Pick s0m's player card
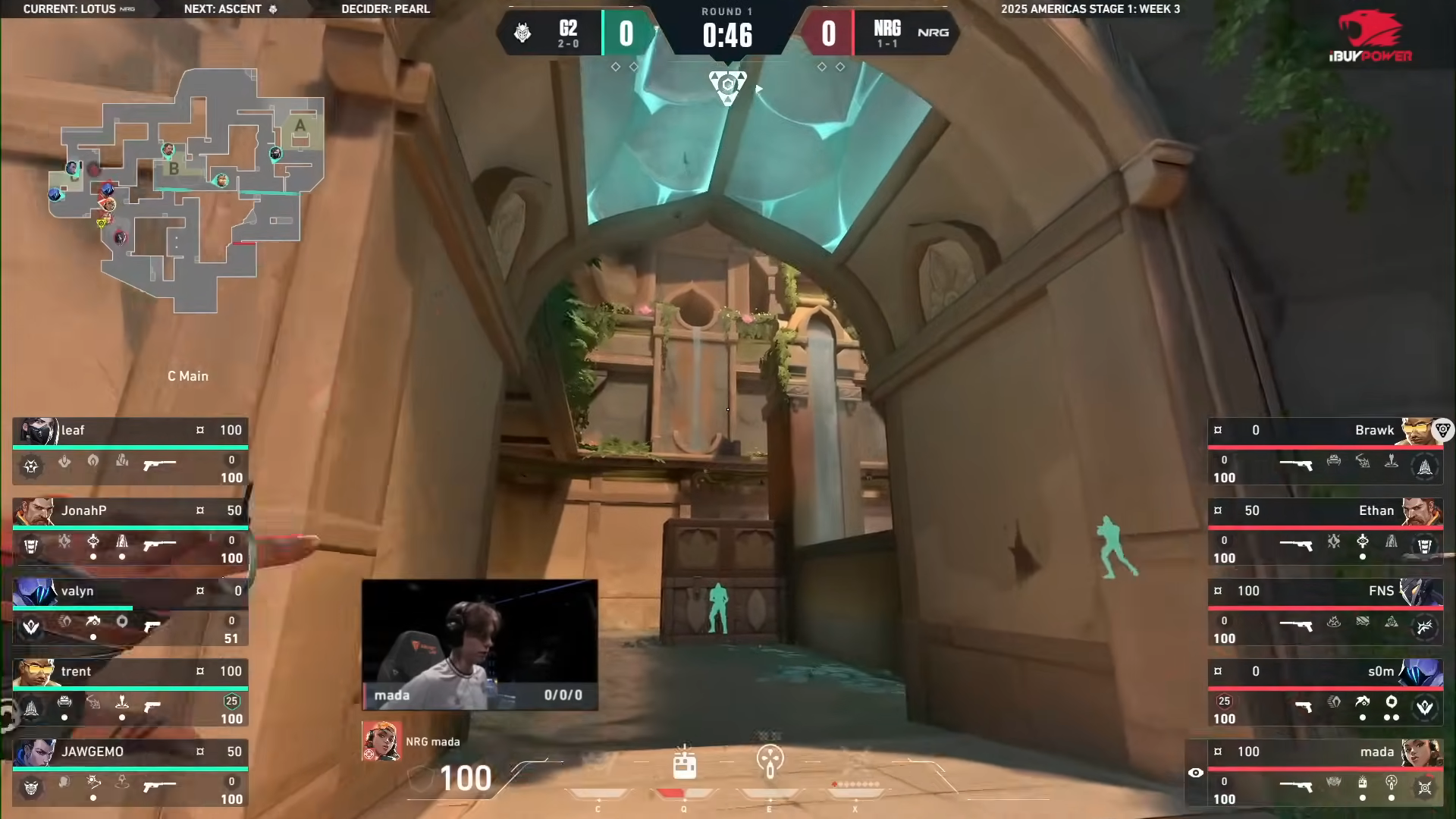This screenshot has width=1456, height=819. [1324, 692]
